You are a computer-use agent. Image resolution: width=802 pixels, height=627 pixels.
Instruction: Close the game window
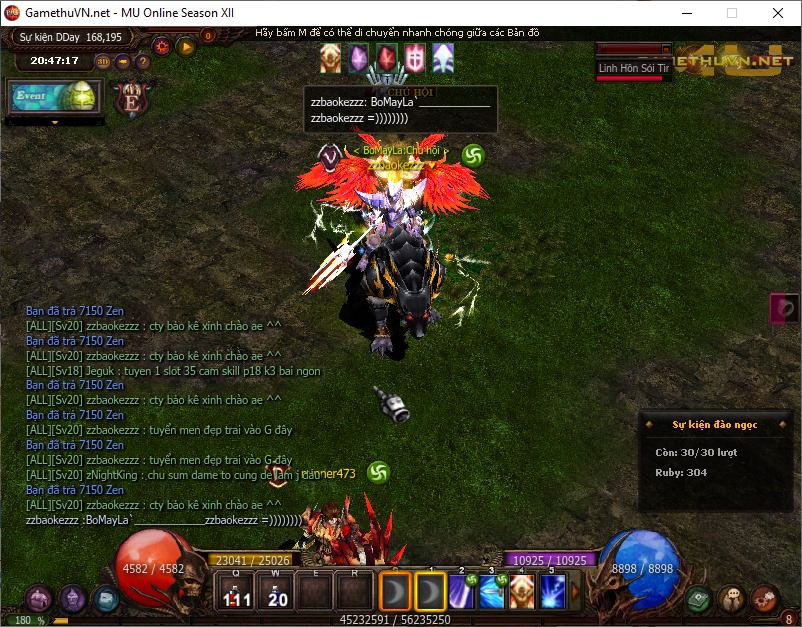point(778,13)
